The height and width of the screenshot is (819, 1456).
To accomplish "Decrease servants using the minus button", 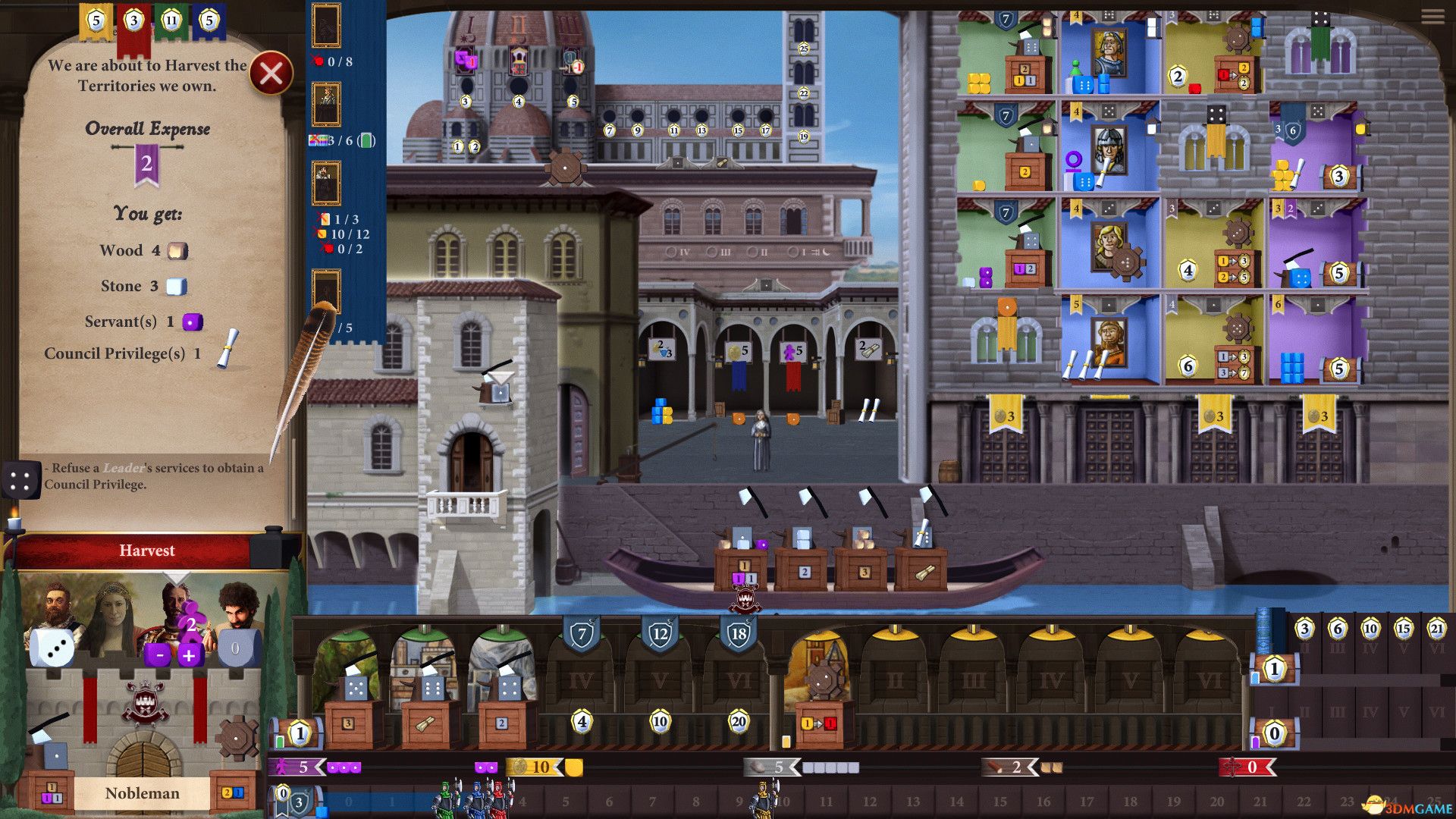I will tap(158, 656).
